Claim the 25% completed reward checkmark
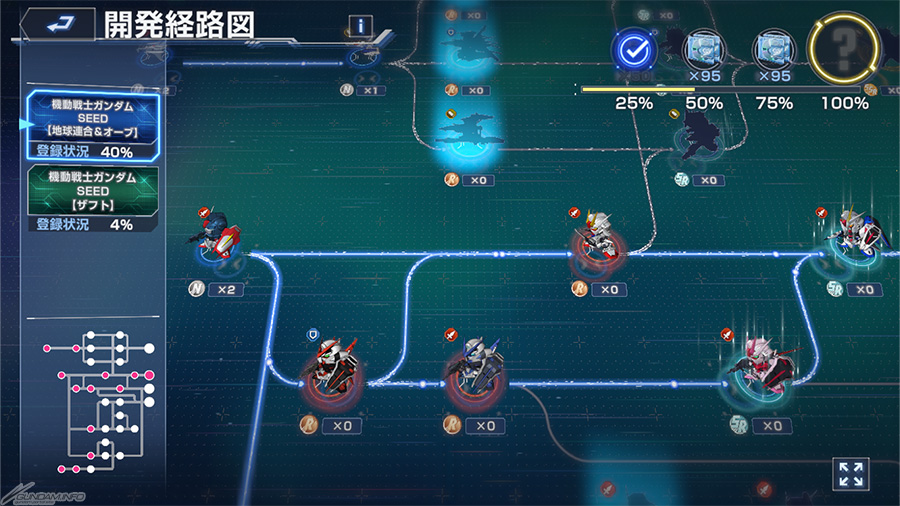Screen dimensions: 900x506 [632, 50]
